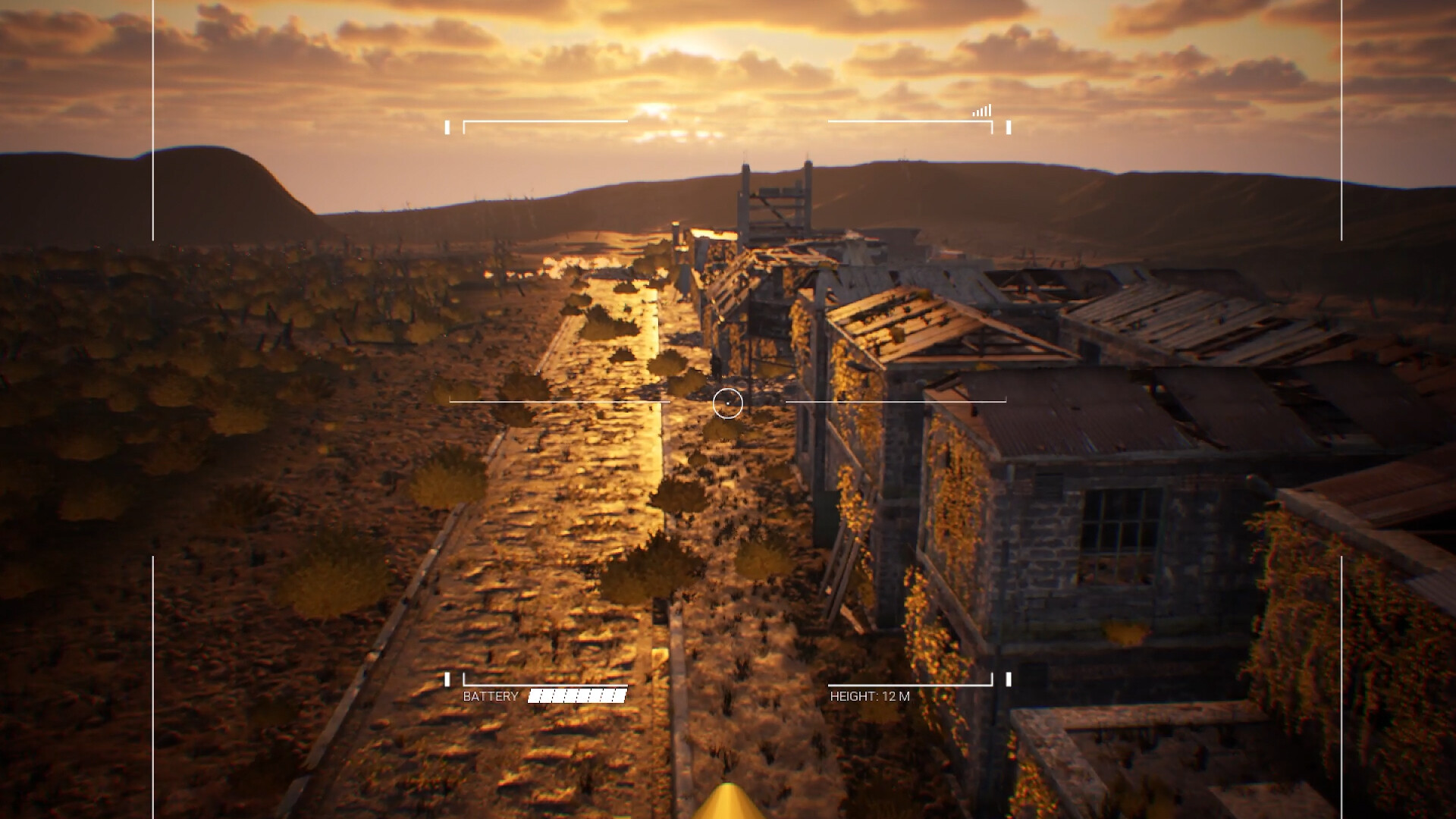Select the yellow drone nose marker
The image size is (1456, 819).
tap(728, 804)
